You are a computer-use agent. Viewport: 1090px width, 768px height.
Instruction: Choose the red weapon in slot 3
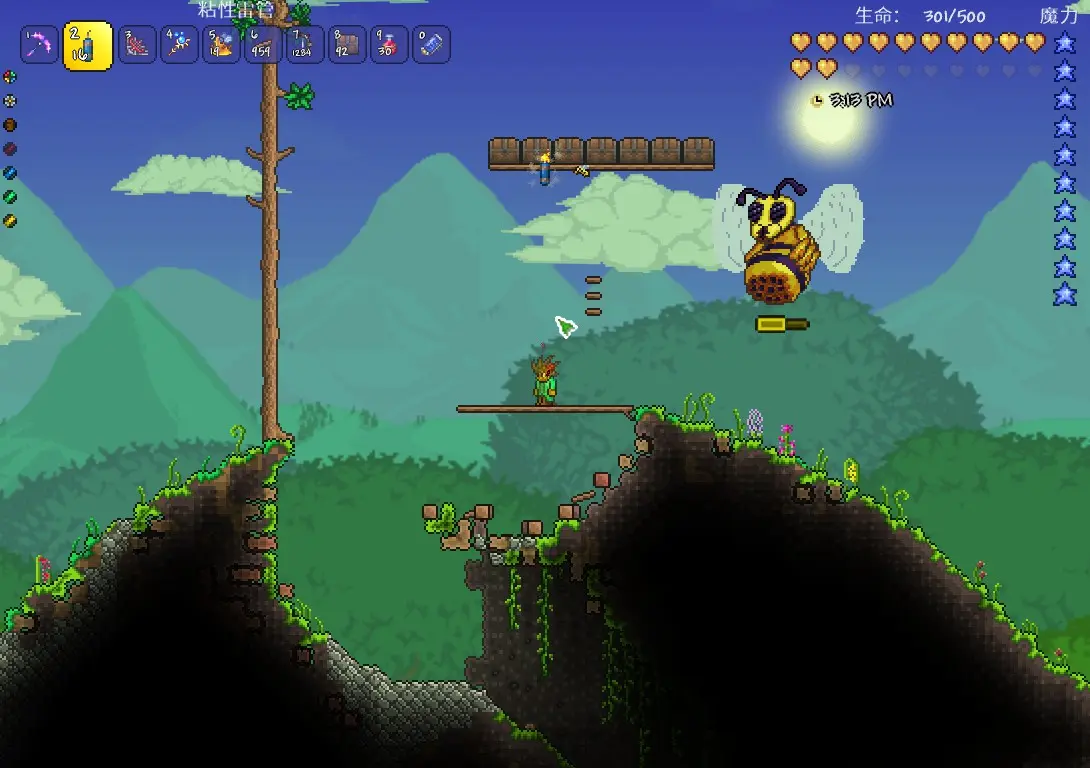137,45
